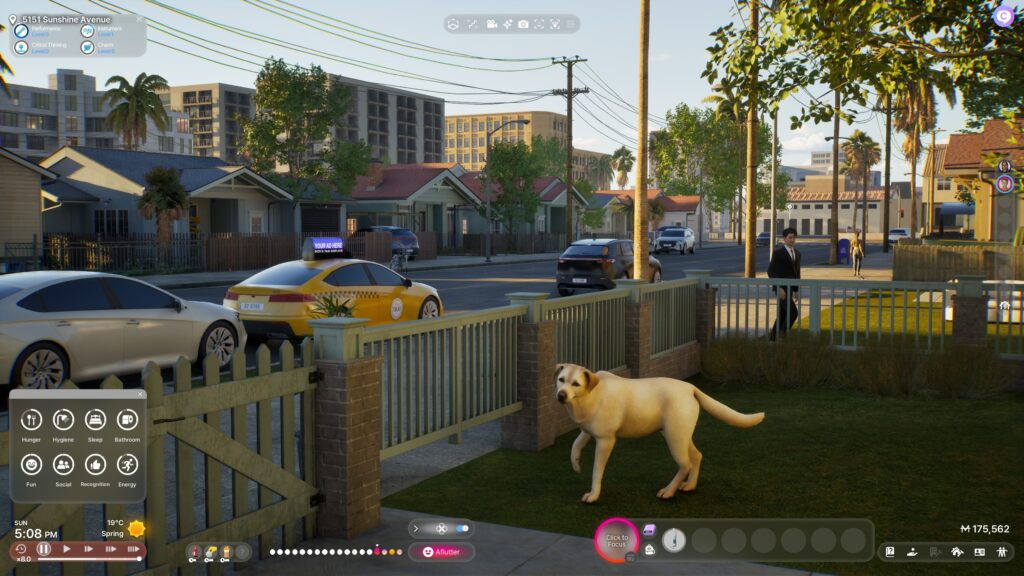
Task: Open the screenshot camera tool
Action: pyautogui.click(x=525, y=23)
